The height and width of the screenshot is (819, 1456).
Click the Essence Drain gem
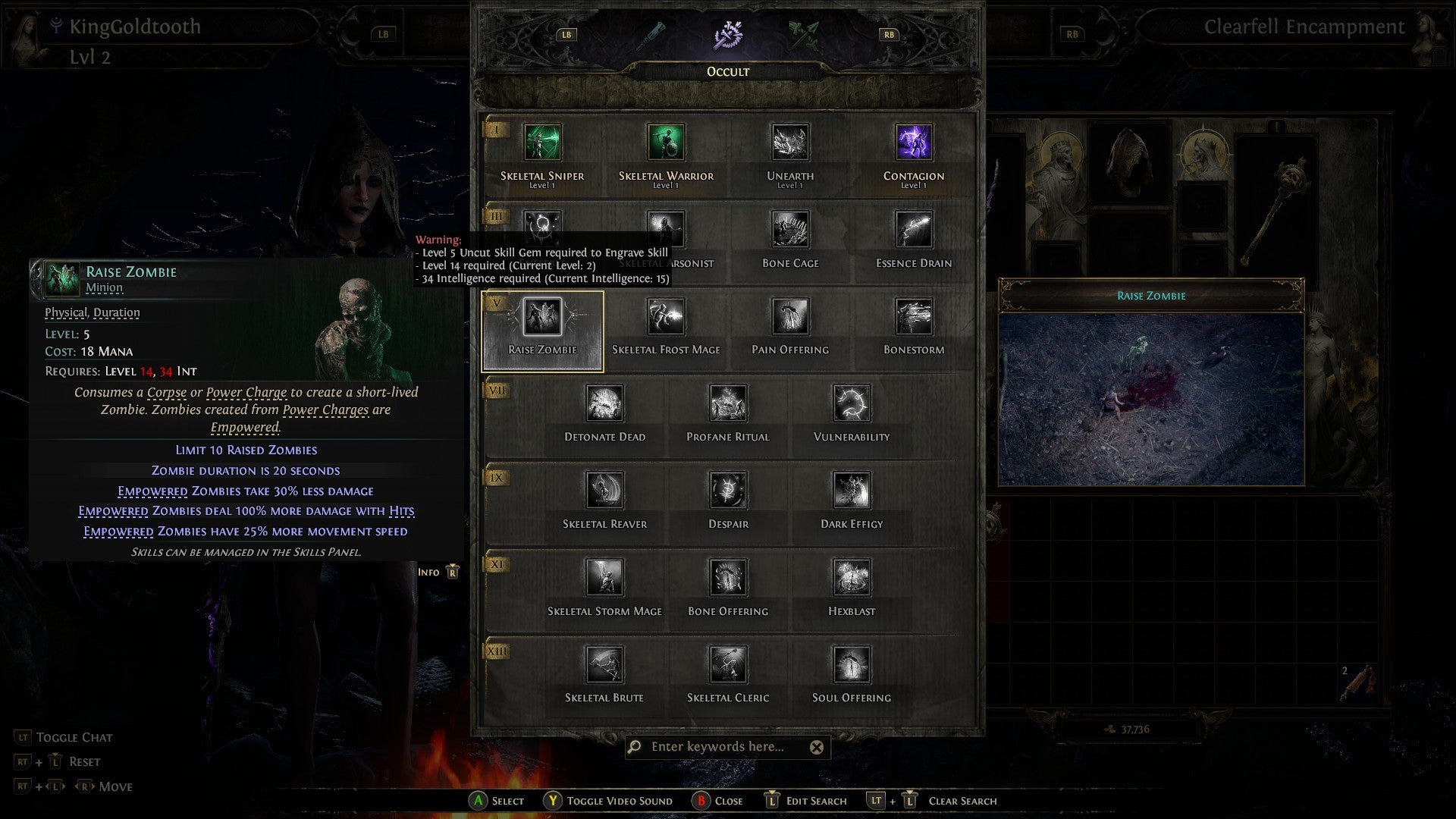[x=914, y=230]
